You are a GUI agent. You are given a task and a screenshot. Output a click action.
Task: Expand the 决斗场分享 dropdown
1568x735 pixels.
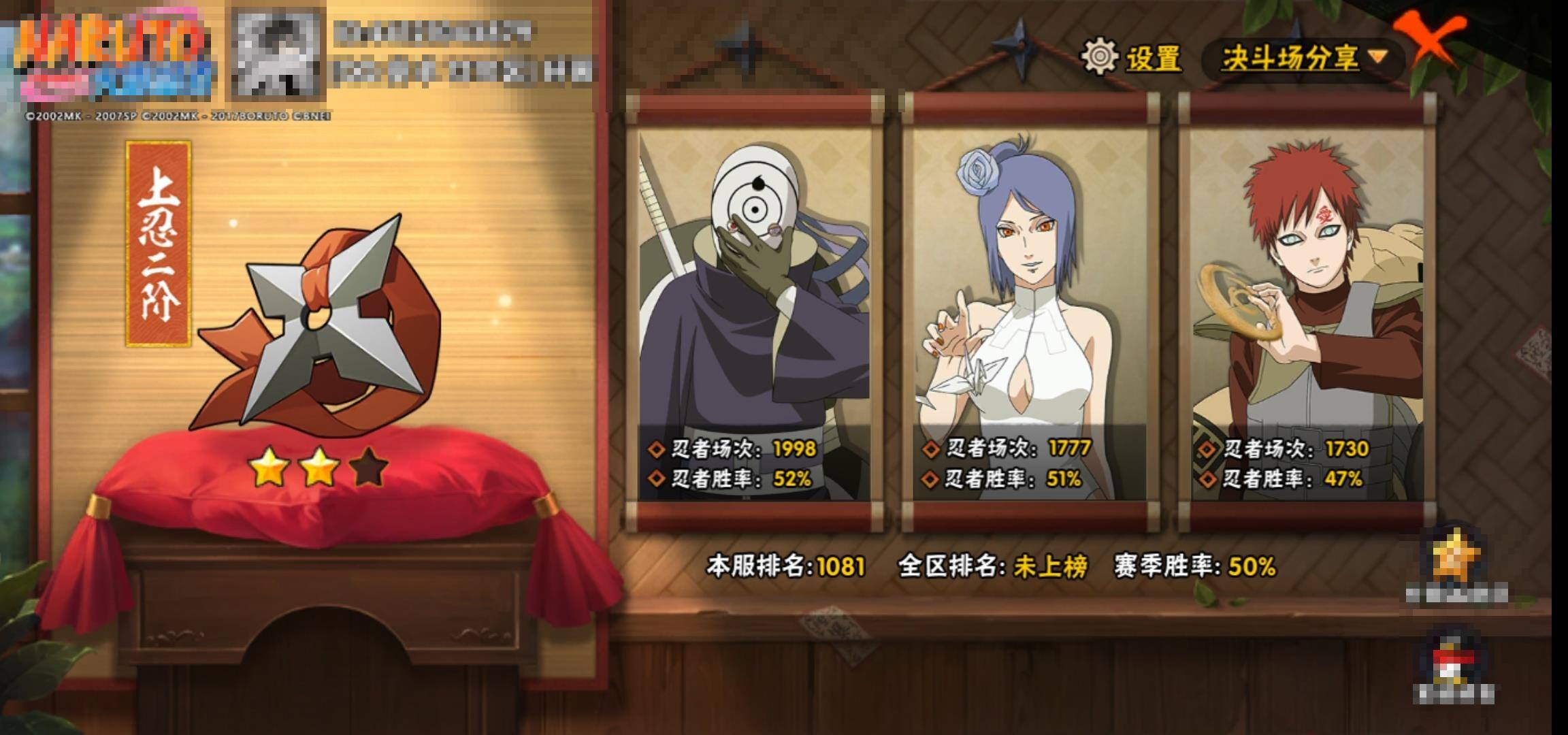(x=1304, y=59)
